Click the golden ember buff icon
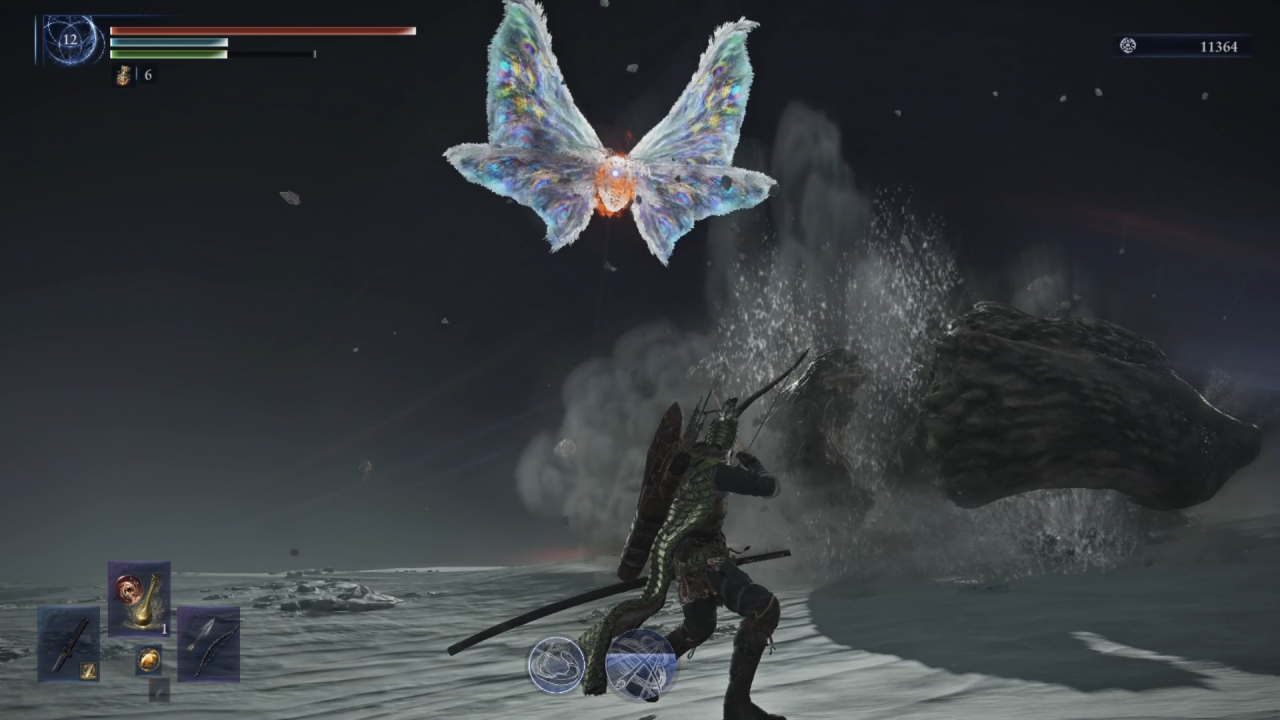This screenshot has height=720, width=1280. click(x=123, y=75)
